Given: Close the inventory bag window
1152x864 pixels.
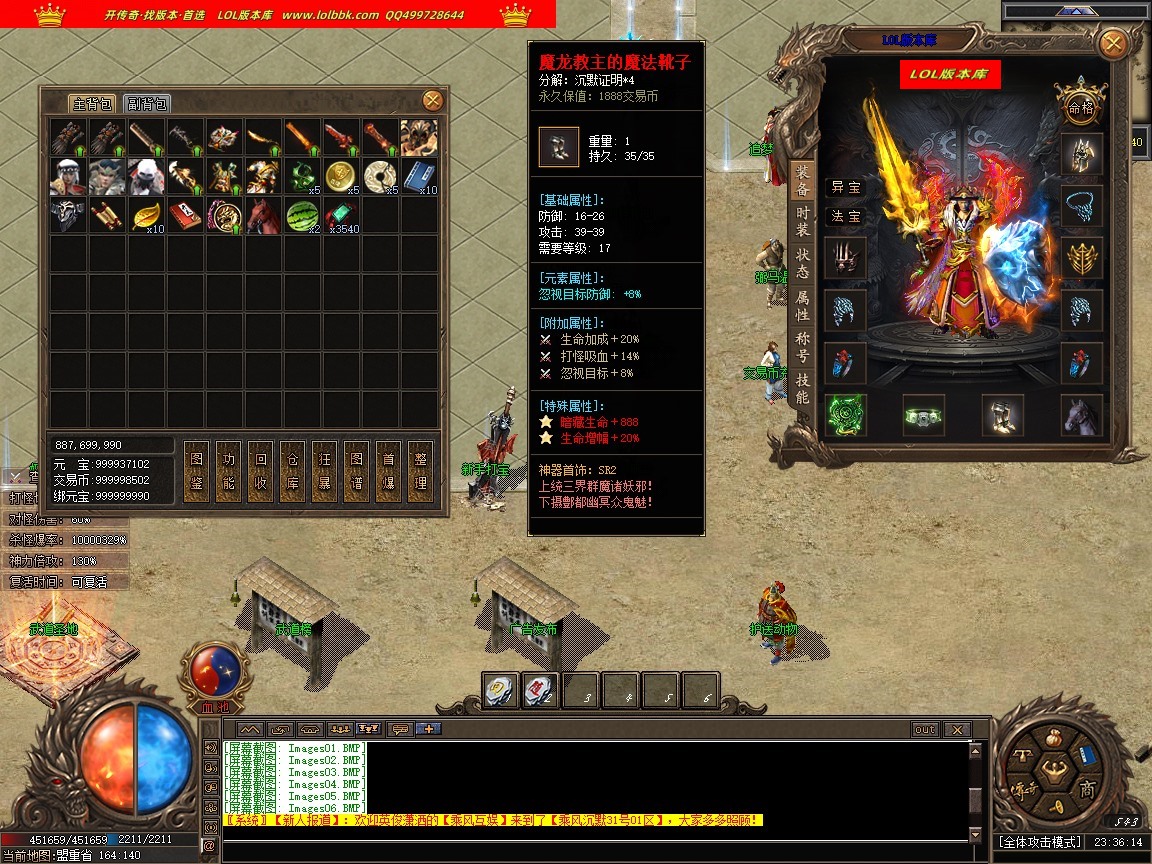Looking at the screenshot, I should pos(432,100).
